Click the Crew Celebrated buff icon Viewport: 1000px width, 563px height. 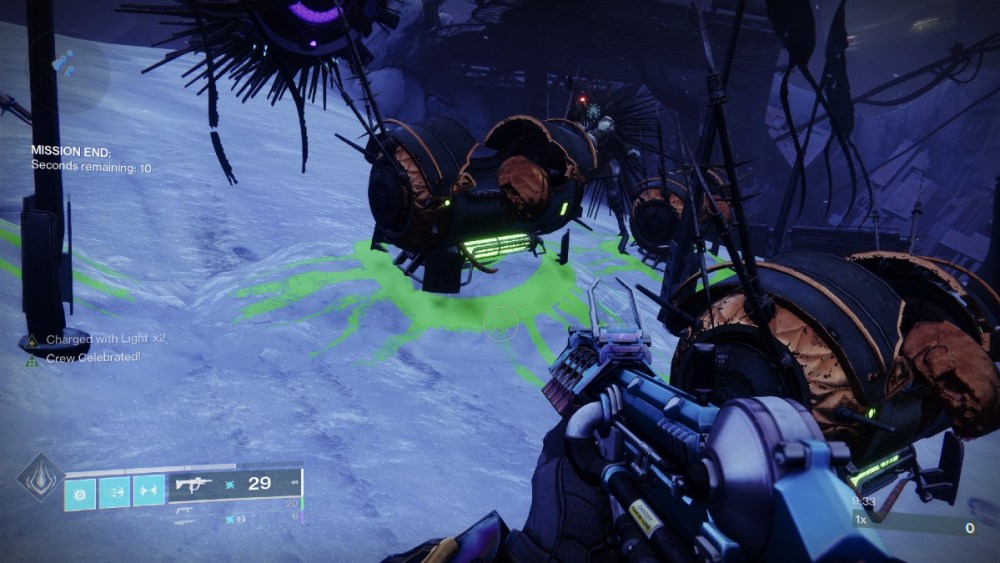point(32,357)
